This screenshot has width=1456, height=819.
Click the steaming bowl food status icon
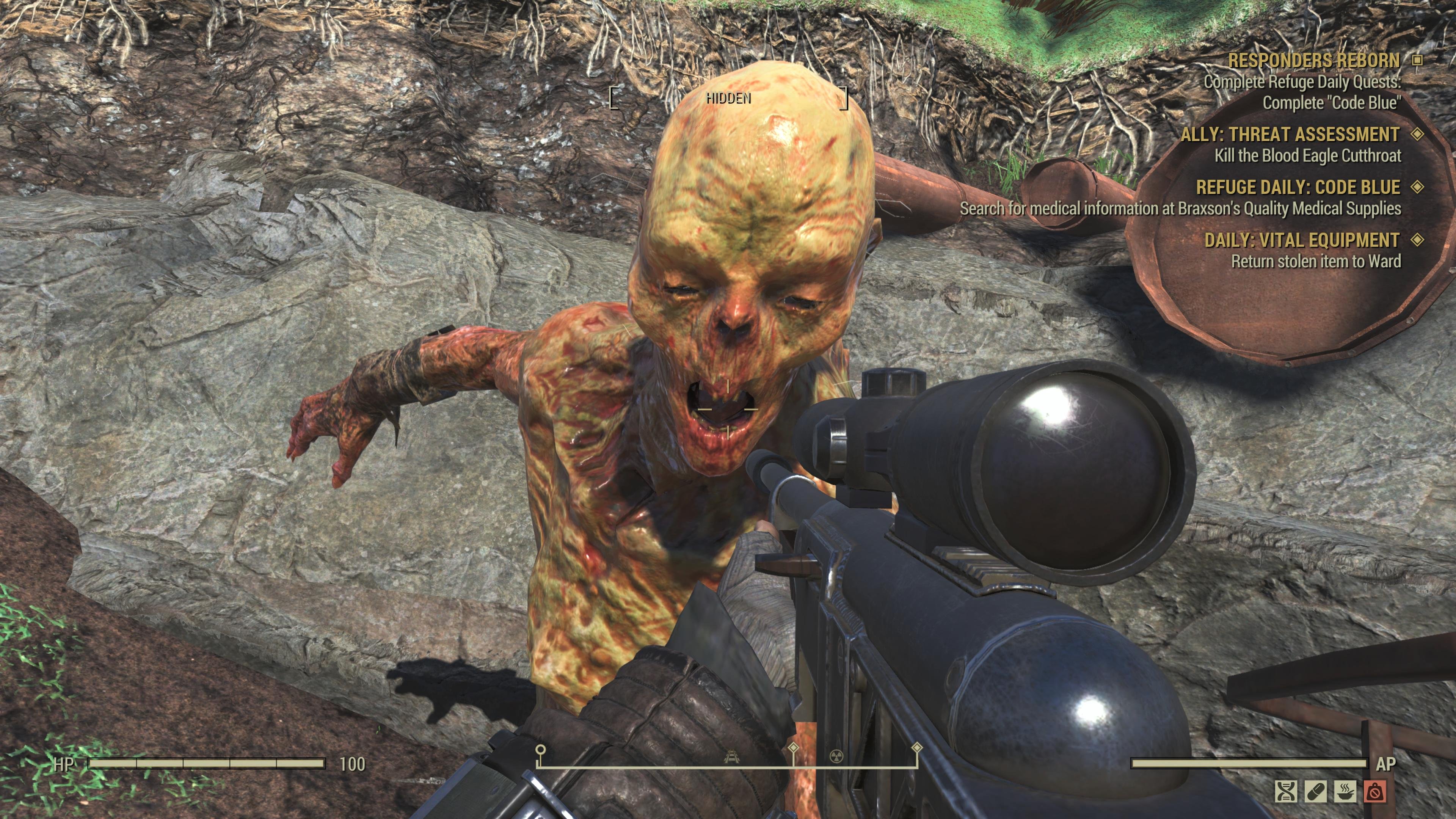(1345, 791)
